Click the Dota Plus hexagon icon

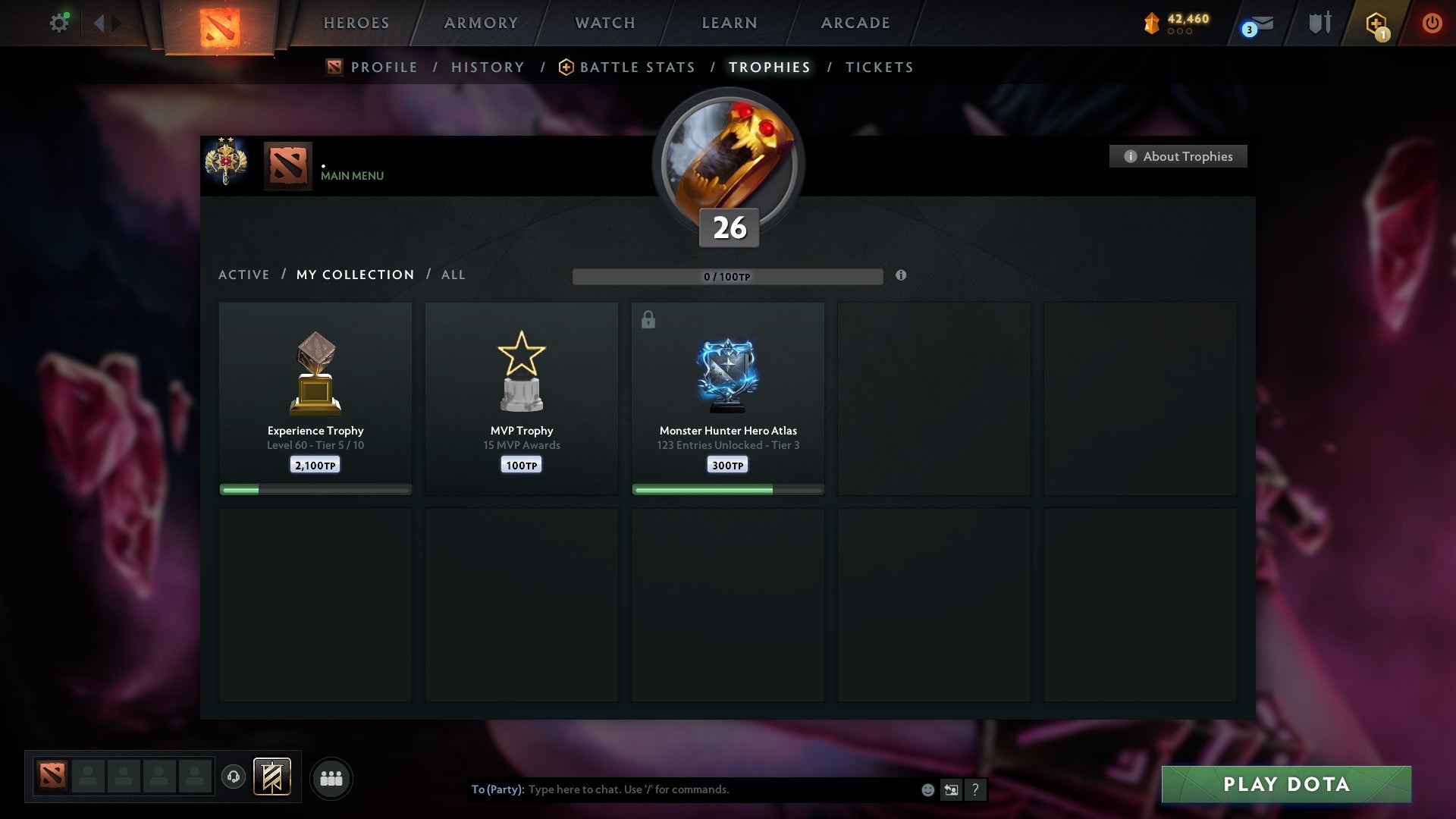coord(1376,23)
